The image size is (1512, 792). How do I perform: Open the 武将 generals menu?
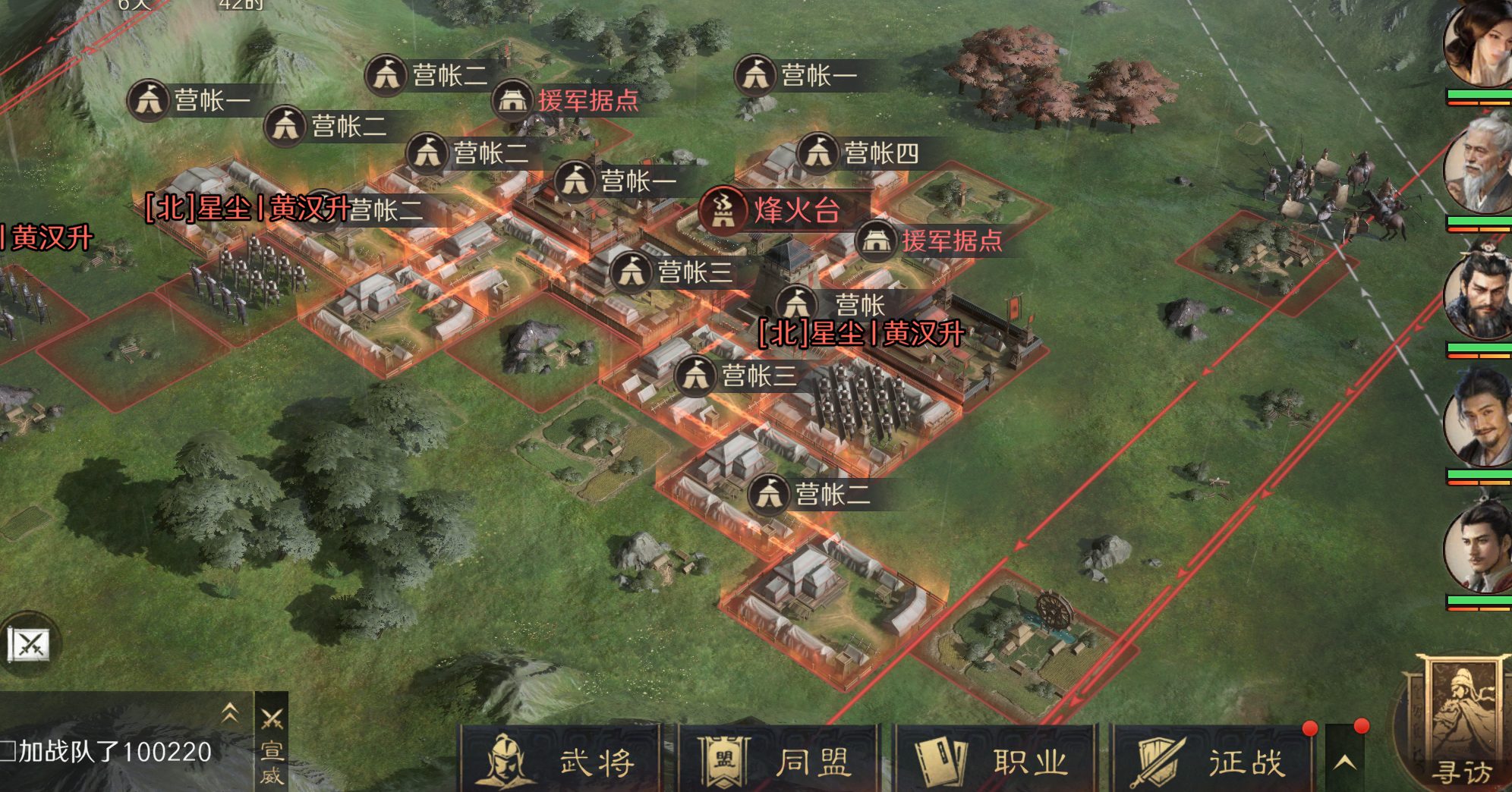coord(560,760)
